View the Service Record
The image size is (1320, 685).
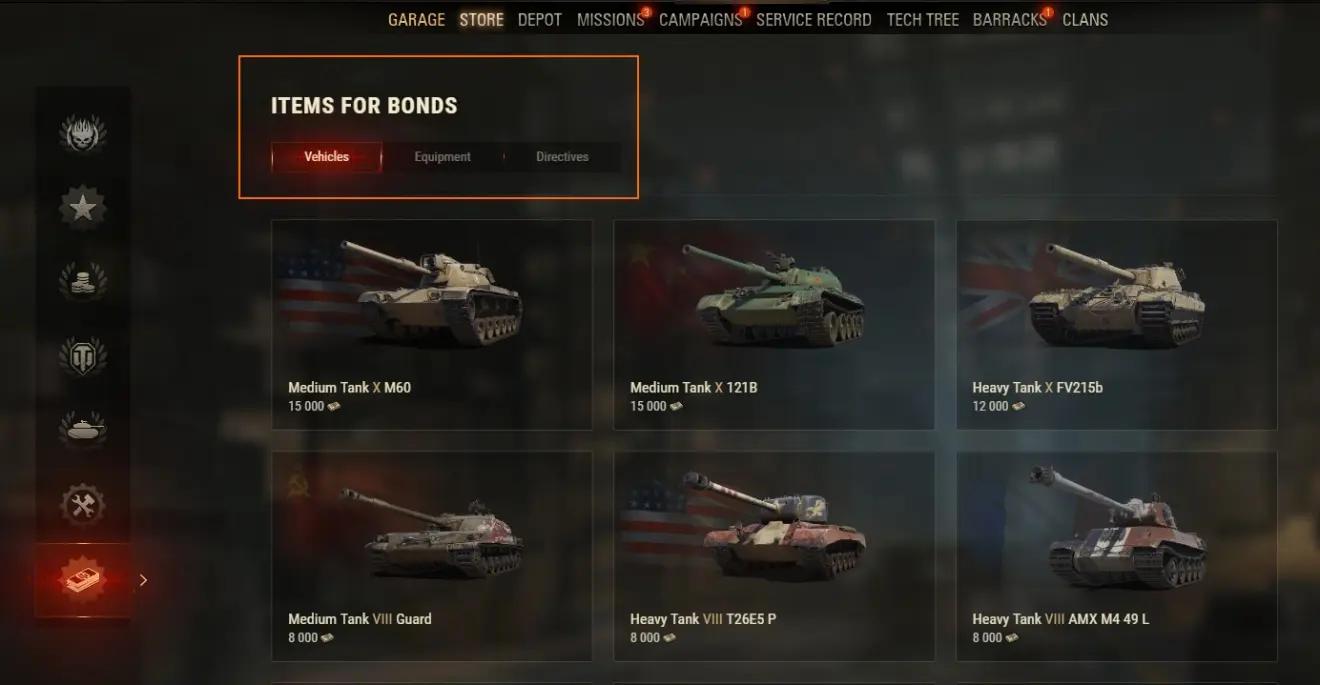813,20
